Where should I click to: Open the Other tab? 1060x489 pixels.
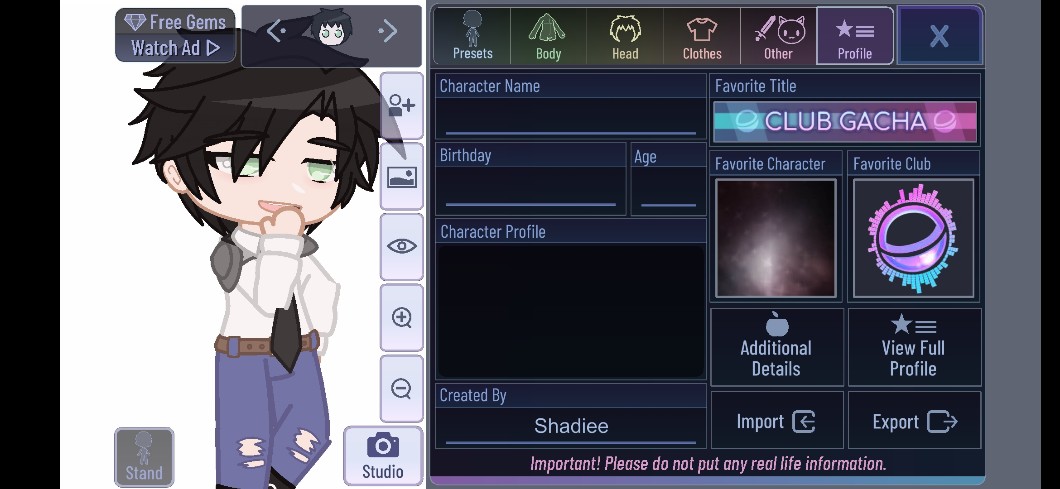pyautogui.click(x=778, y=36)
